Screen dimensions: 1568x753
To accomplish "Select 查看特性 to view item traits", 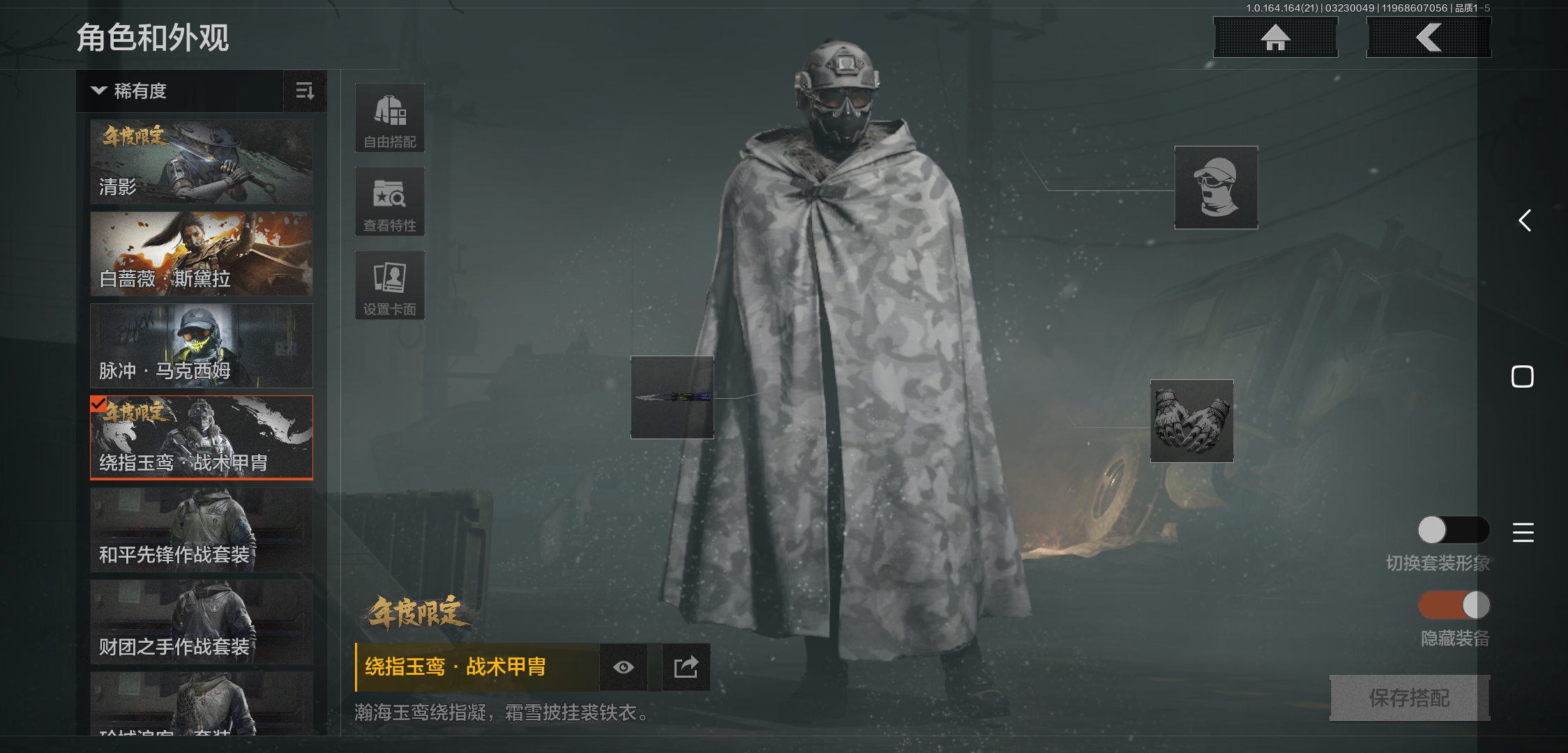I will point(390,201).
